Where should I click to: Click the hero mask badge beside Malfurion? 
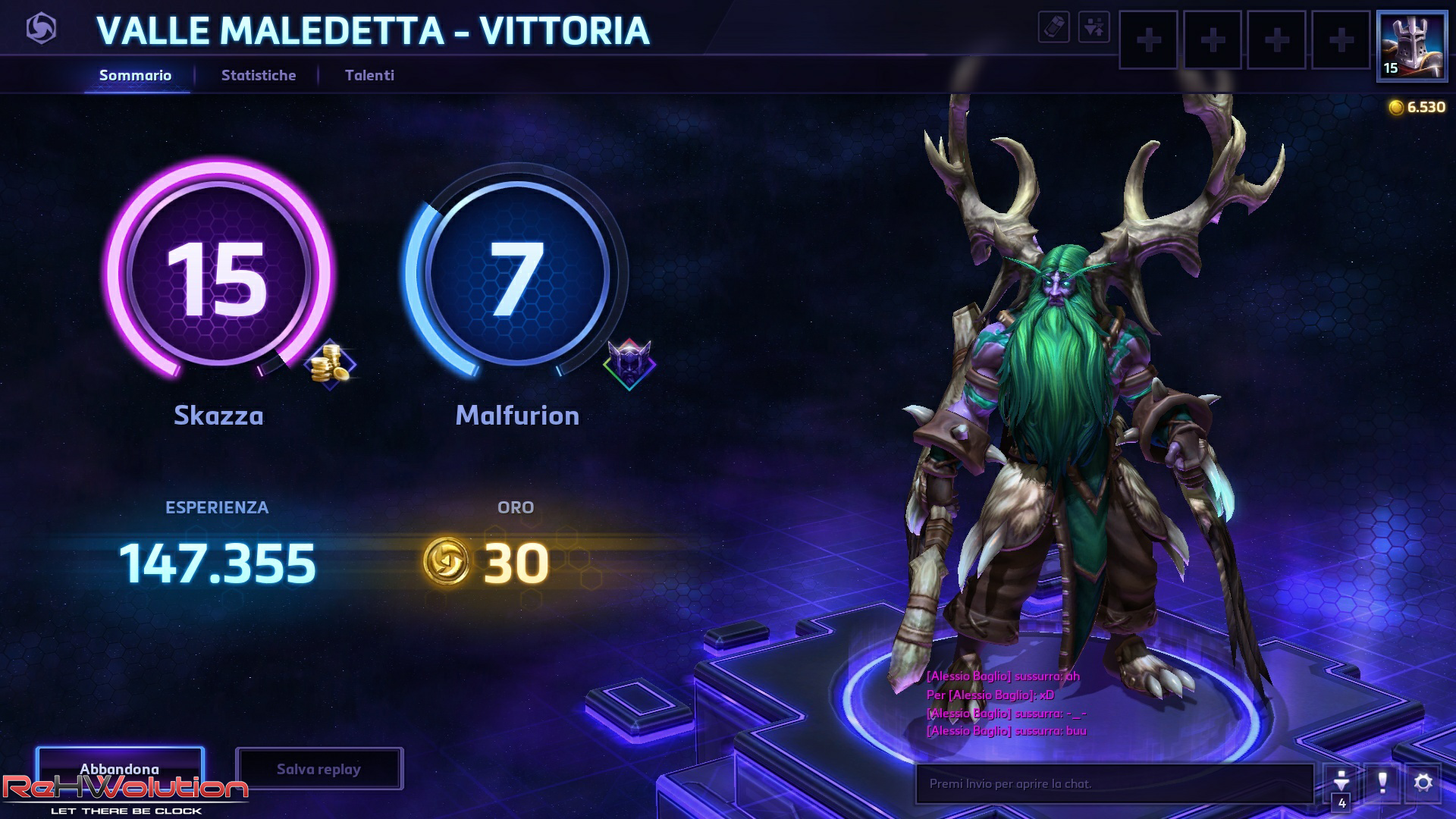629,365
